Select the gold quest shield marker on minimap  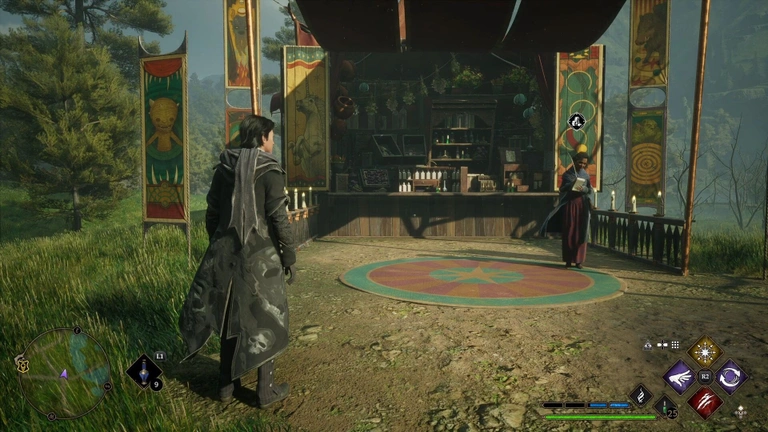pos(22,365)
